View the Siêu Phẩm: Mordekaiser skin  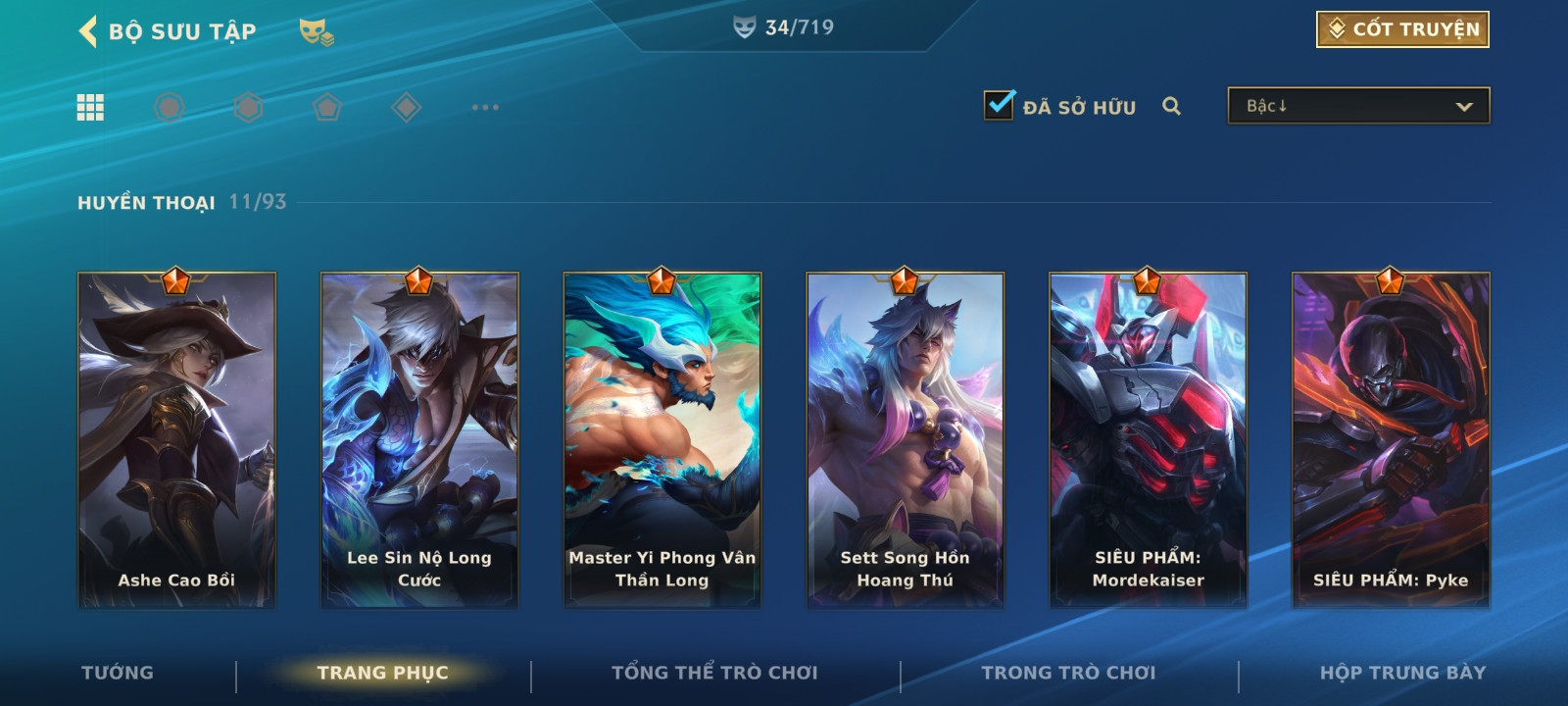[1149, 439]
